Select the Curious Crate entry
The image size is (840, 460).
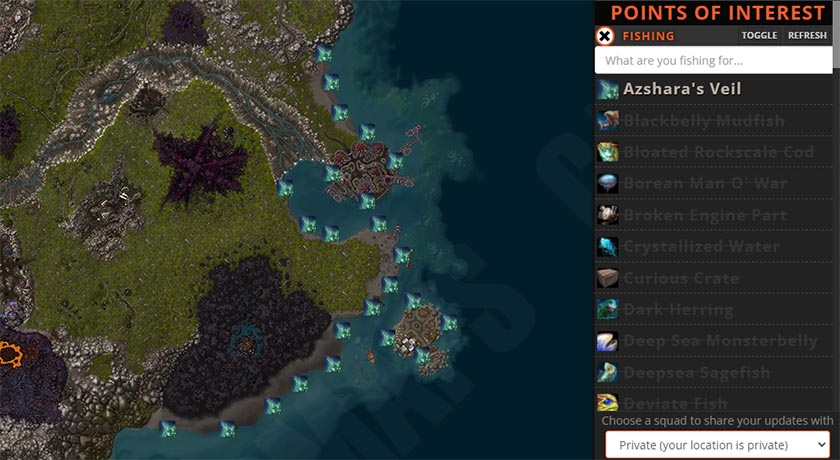(681, 278)
